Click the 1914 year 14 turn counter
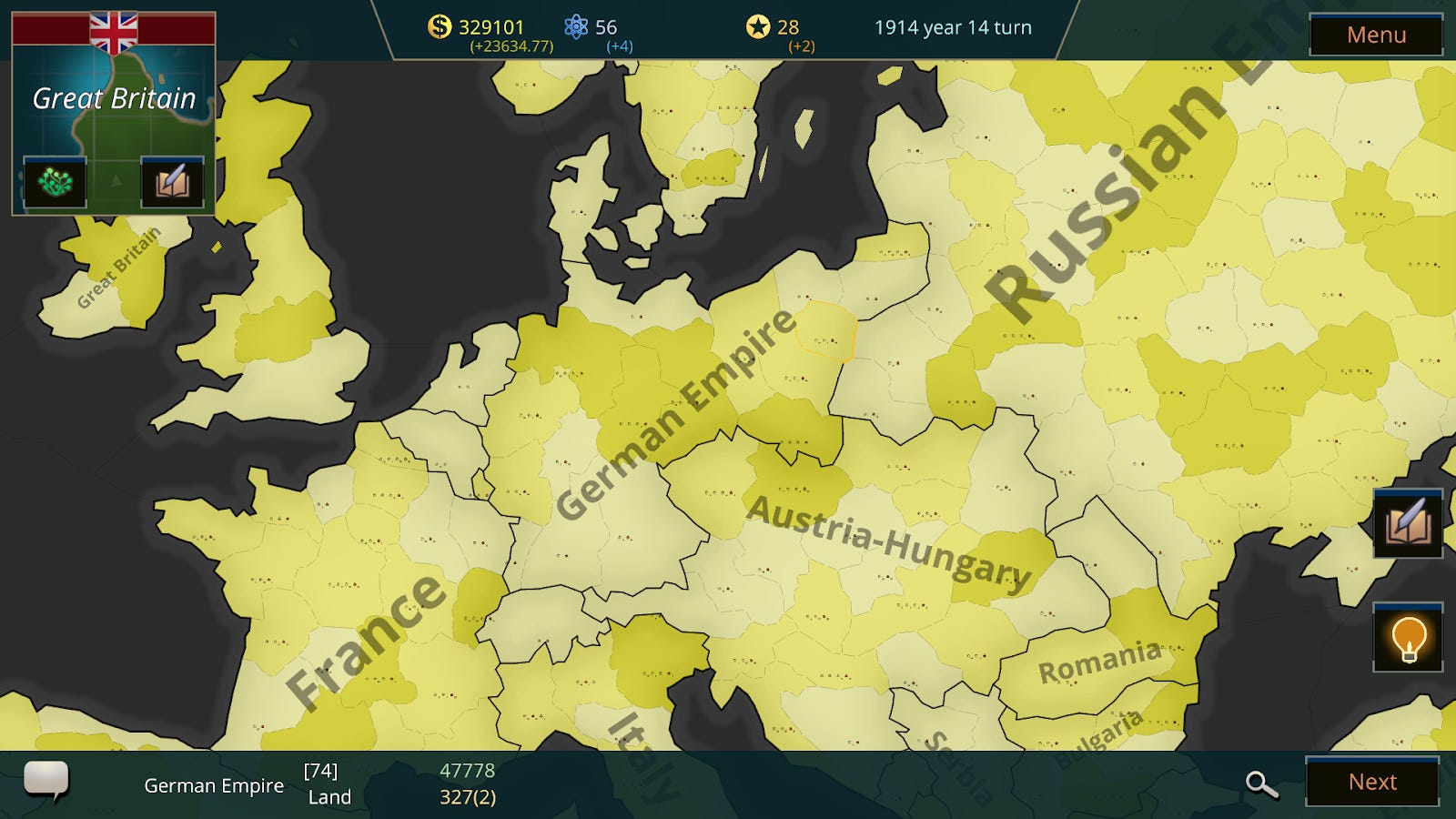This screenshot has height=819, width=1456. [952, 27]
